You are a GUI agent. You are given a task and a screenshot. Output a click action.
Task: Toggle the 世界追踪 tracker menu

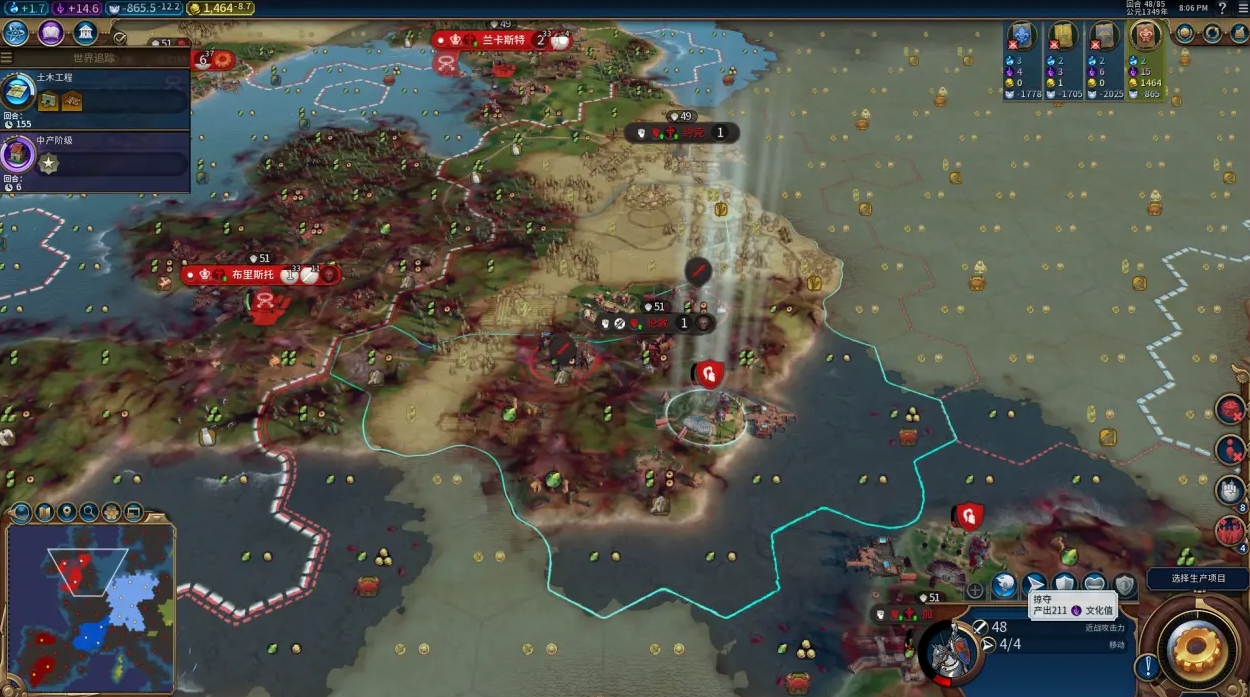coord(95,58)
